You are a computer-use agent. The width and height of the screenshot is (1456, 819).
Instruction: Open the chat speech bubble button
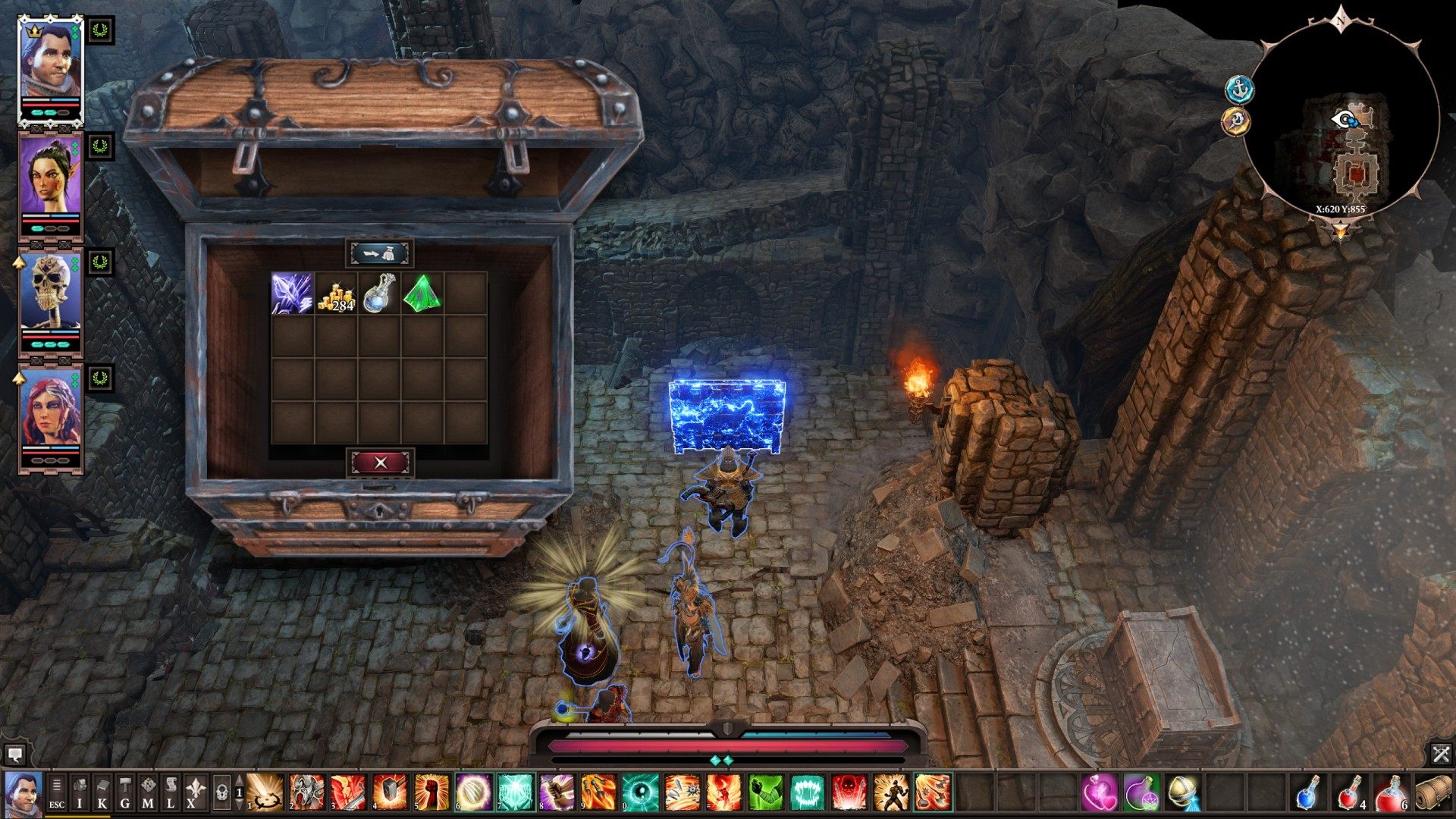coord(14,755)
